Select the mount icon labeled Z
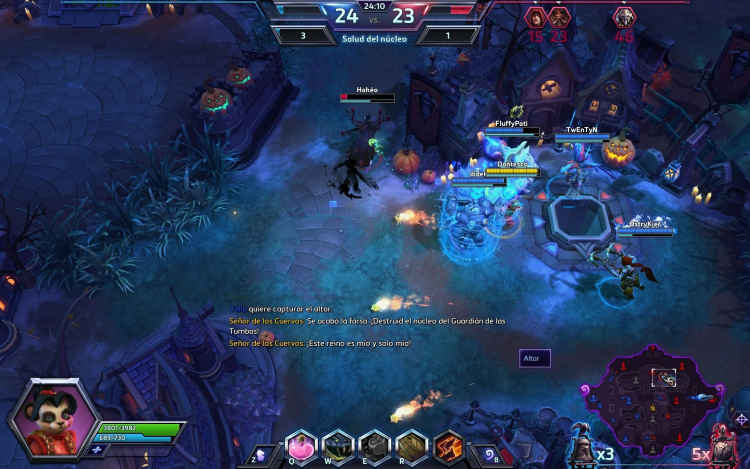750x469 pixels. (262, 454)
